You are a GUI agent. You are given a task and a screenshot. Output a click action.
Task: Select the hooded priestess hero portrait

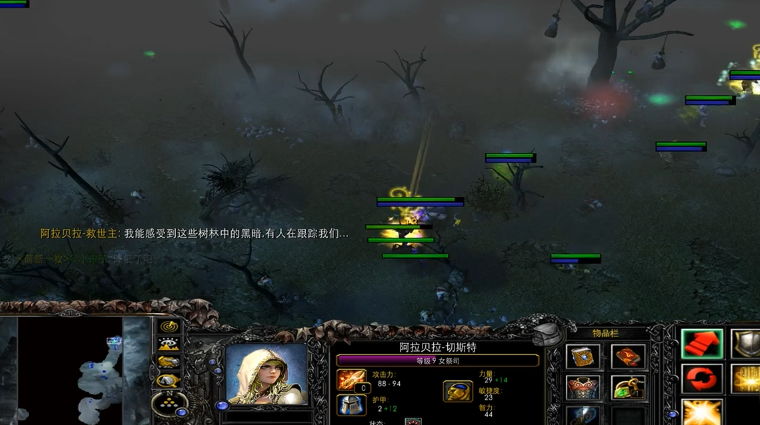pyautogui.click(x=266, y=376)
